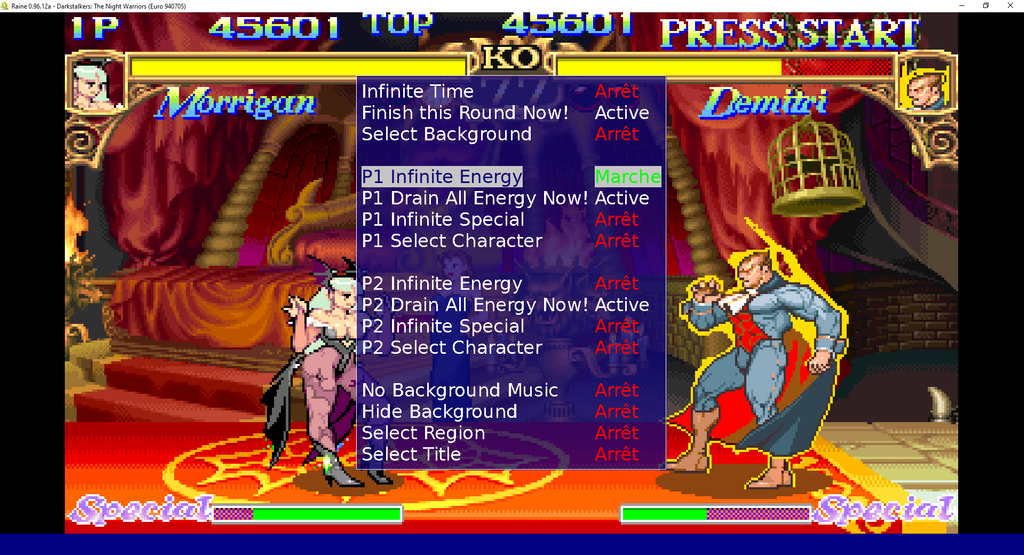Screen dimensions: 1024x555
Task: Open the Select Background option
Action: tap(446, 134)
